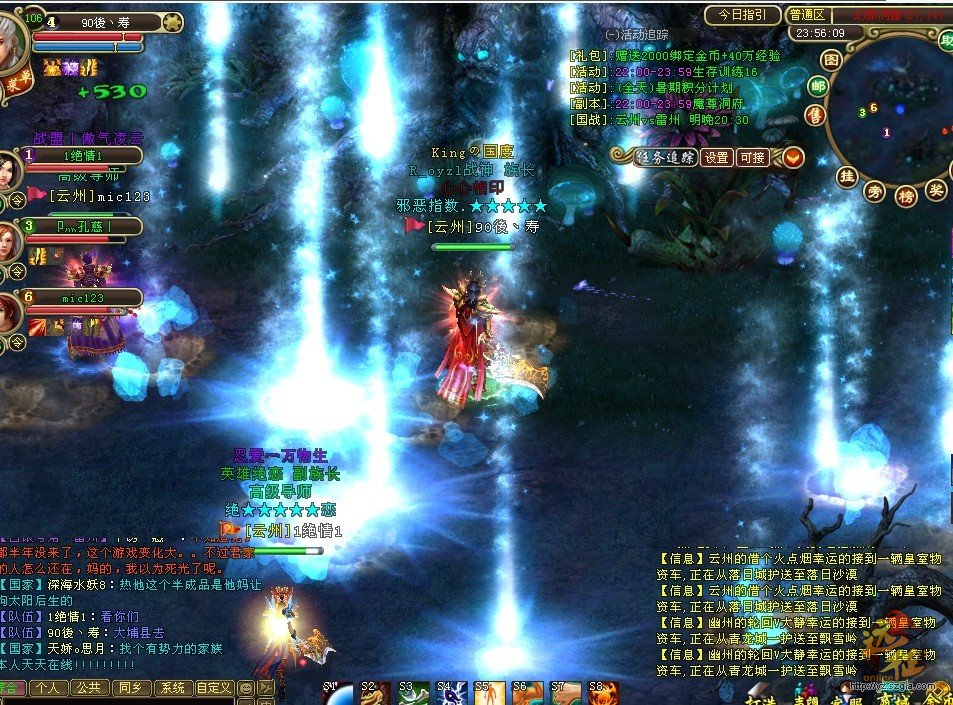The height and width of the screenshot is (705, 953).
Task: Switch to the 同乡 chat tab
Action: (x=131, y=688)
